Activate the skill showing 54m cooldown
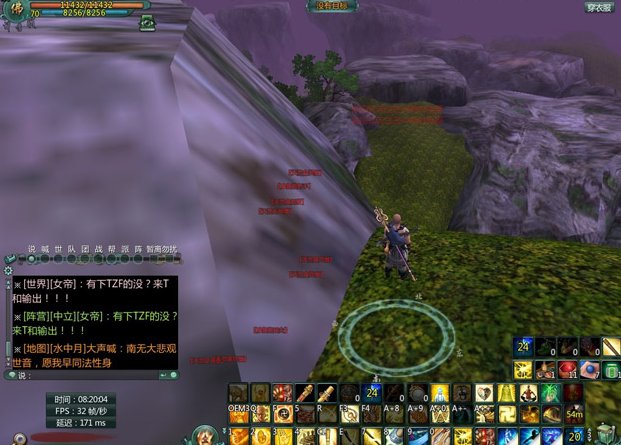621x445 pixels. tap(574, 414)
